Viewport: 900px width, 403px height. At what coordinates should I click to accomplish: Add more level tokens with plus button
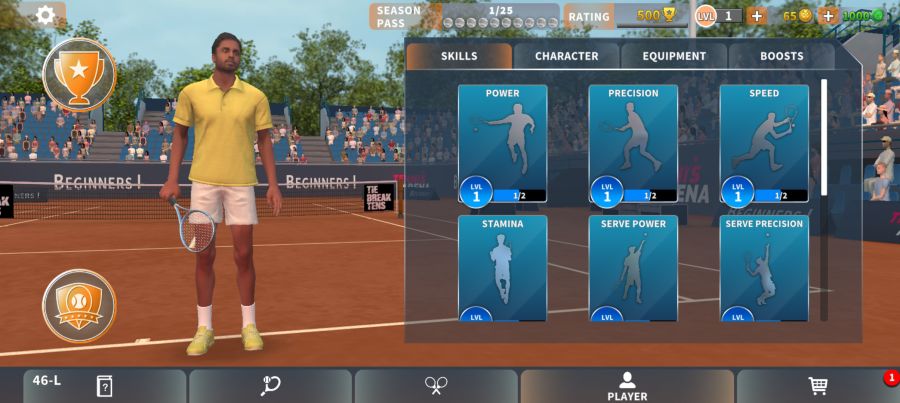coord(757,16)
